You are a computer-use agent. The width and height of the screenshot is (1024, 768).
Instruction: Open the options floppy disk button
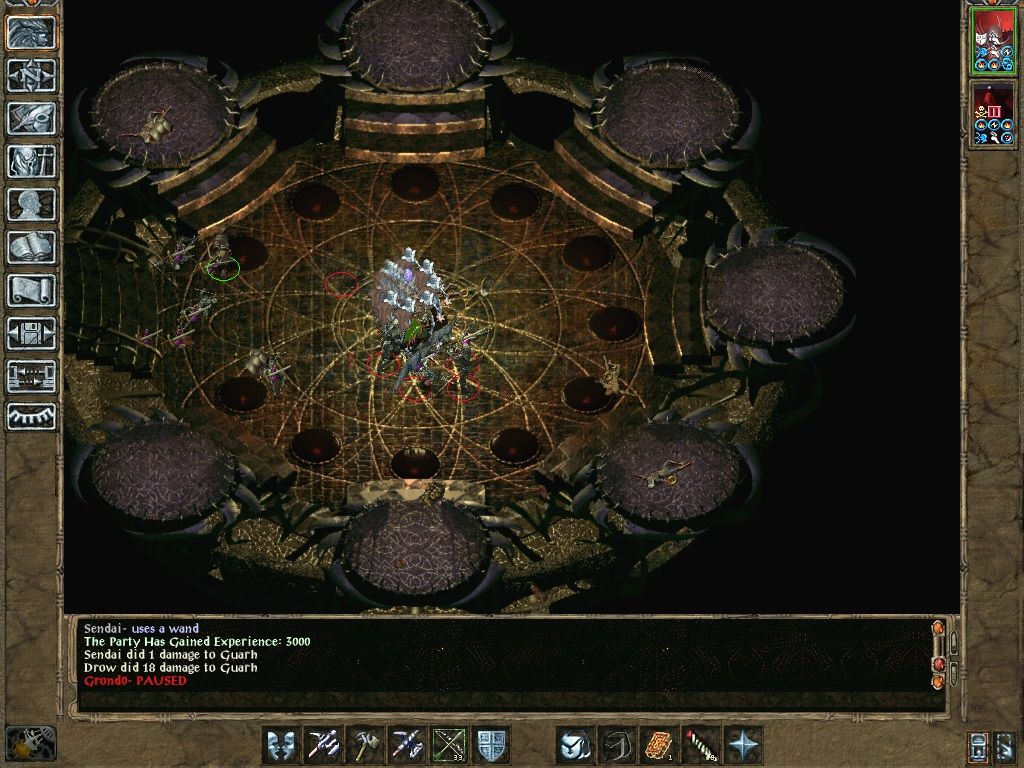(x=31, y=333)
